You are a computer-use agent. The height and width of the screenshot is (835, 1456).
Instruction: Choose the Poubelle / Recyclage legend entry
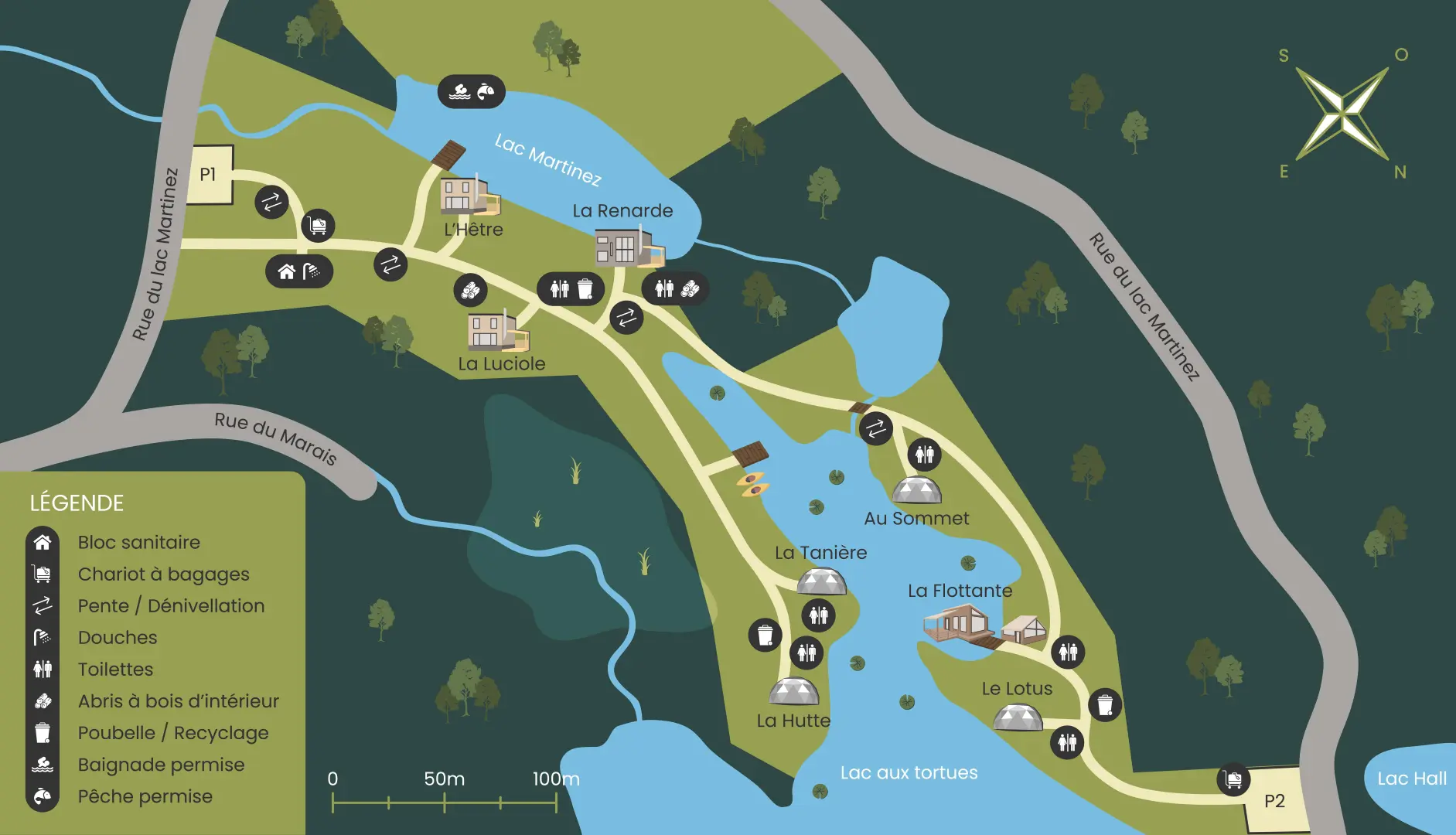173,732
